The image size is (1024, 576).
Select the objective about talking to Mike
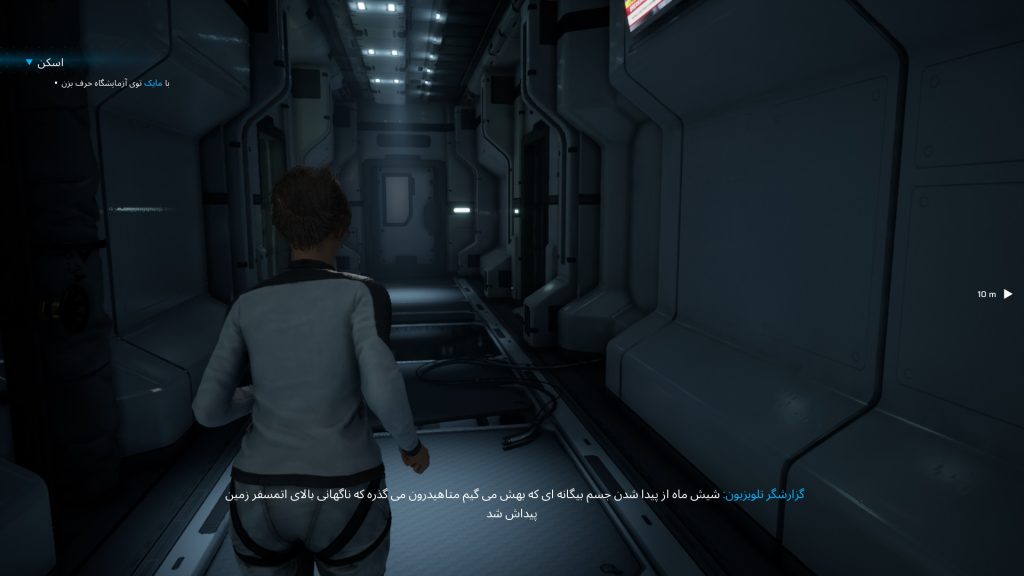[x=110, y=83]
